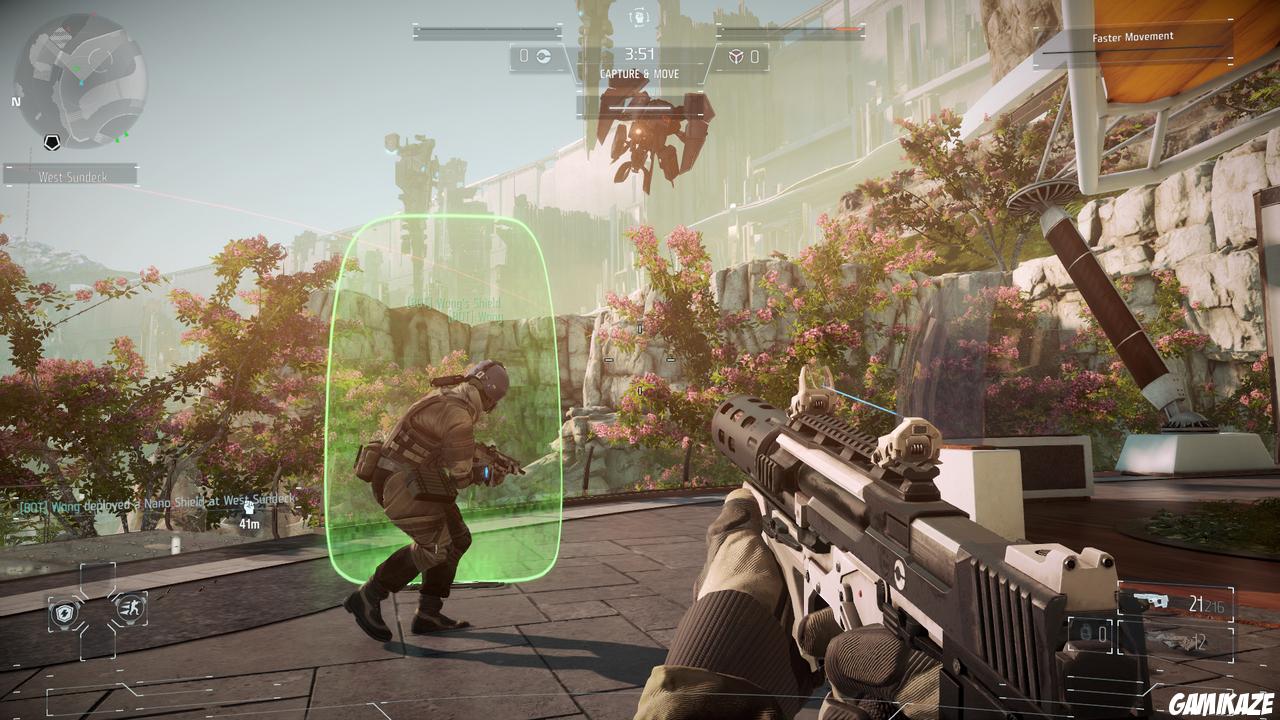Select the Nano Shield ability icon

pos(63,611)
